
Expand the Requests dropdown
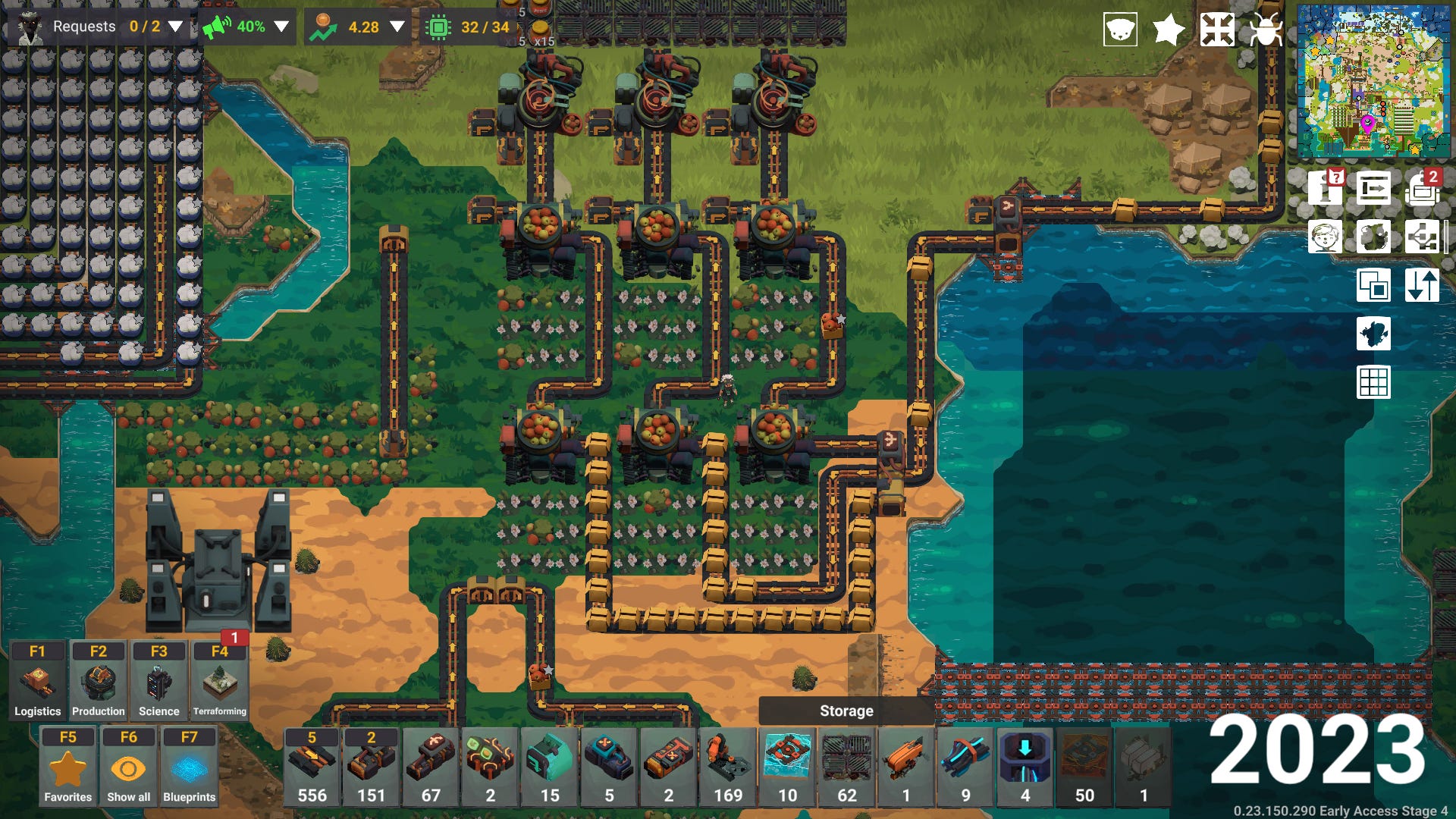175,27
